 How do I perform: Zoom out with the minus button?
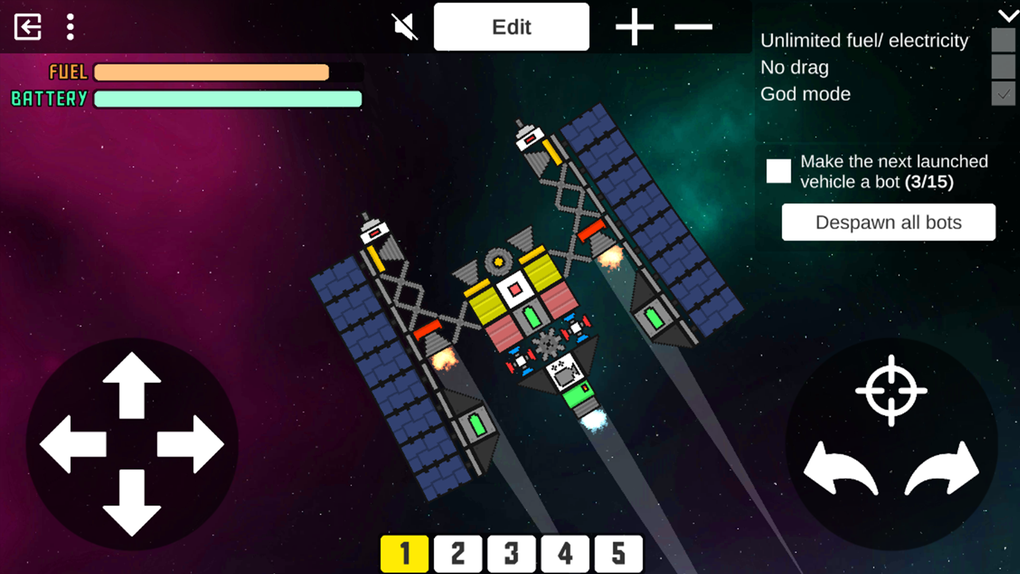[x=693, y=27]
